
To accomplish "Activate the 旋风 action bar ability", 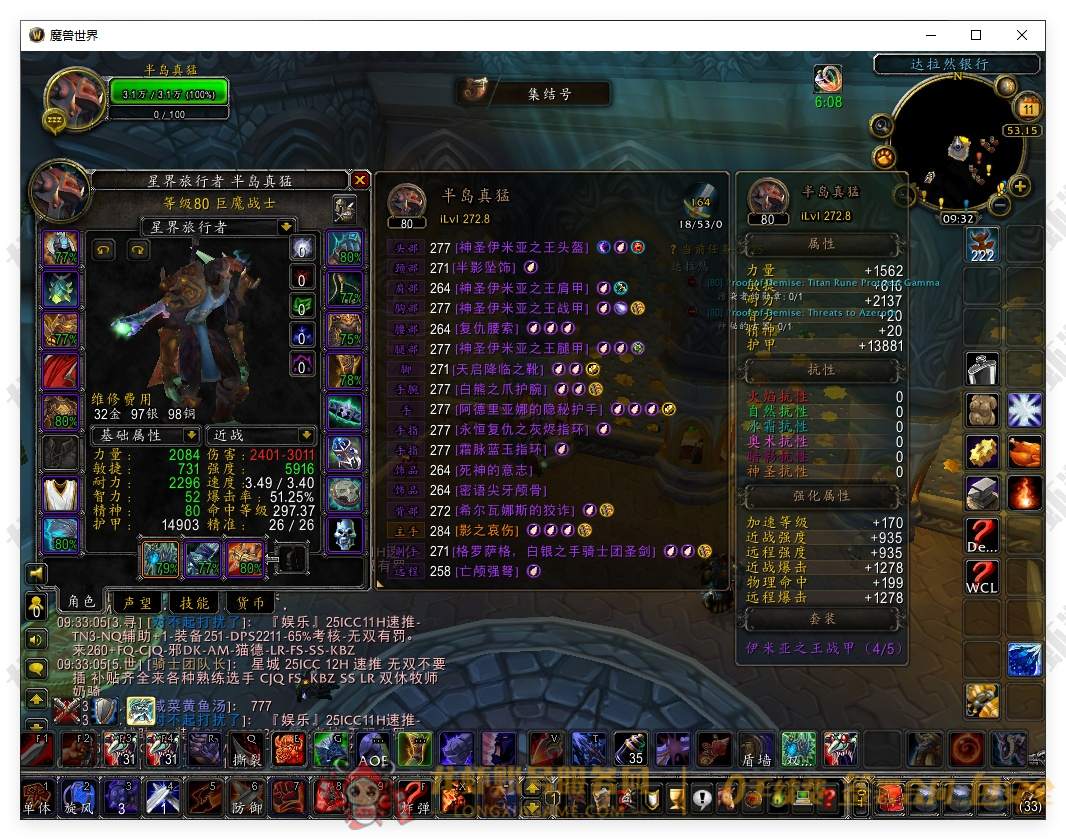I will point(77,797).
